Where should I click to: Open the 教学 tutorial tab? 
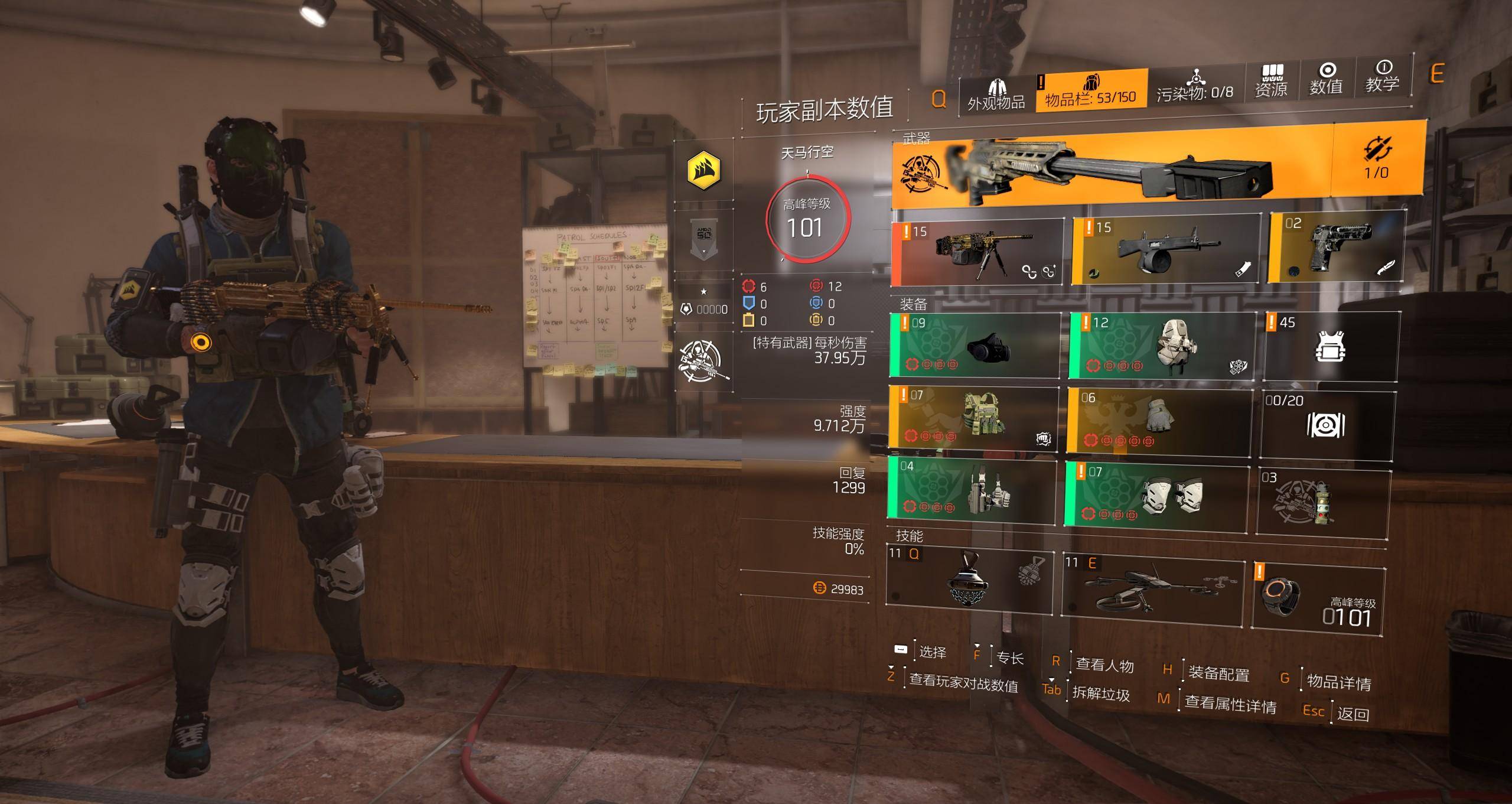tap(1382, 77)
